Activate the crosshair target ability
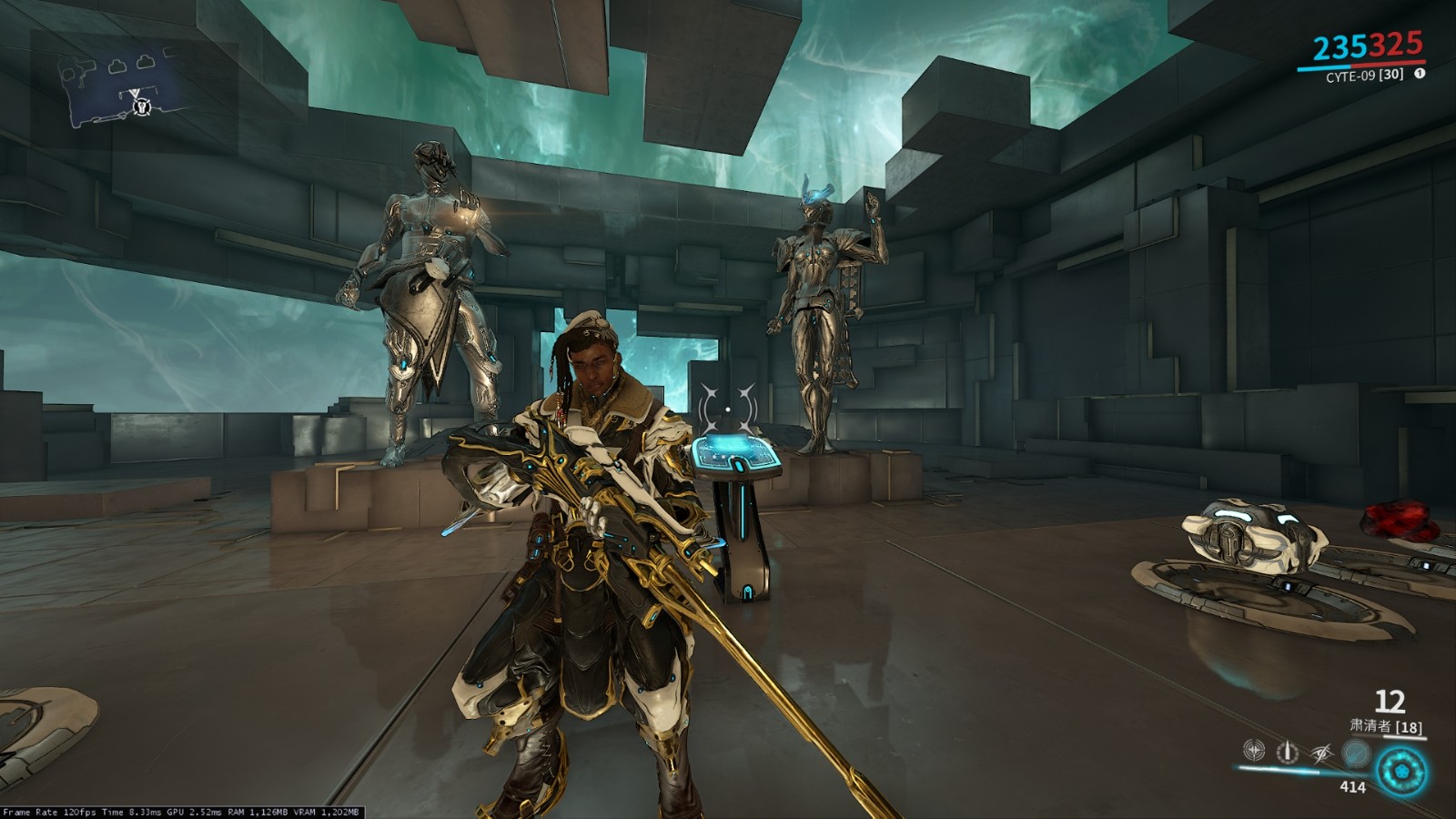The width and height of the screenshot is (1456, 819). [1254, 751]
